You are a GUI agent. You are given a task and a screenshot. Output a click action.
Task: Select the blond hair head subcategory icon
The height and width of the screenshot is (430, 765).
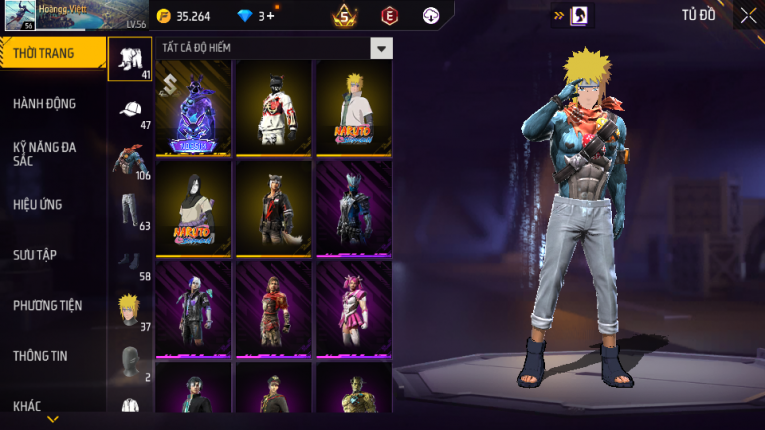point(130,309)
